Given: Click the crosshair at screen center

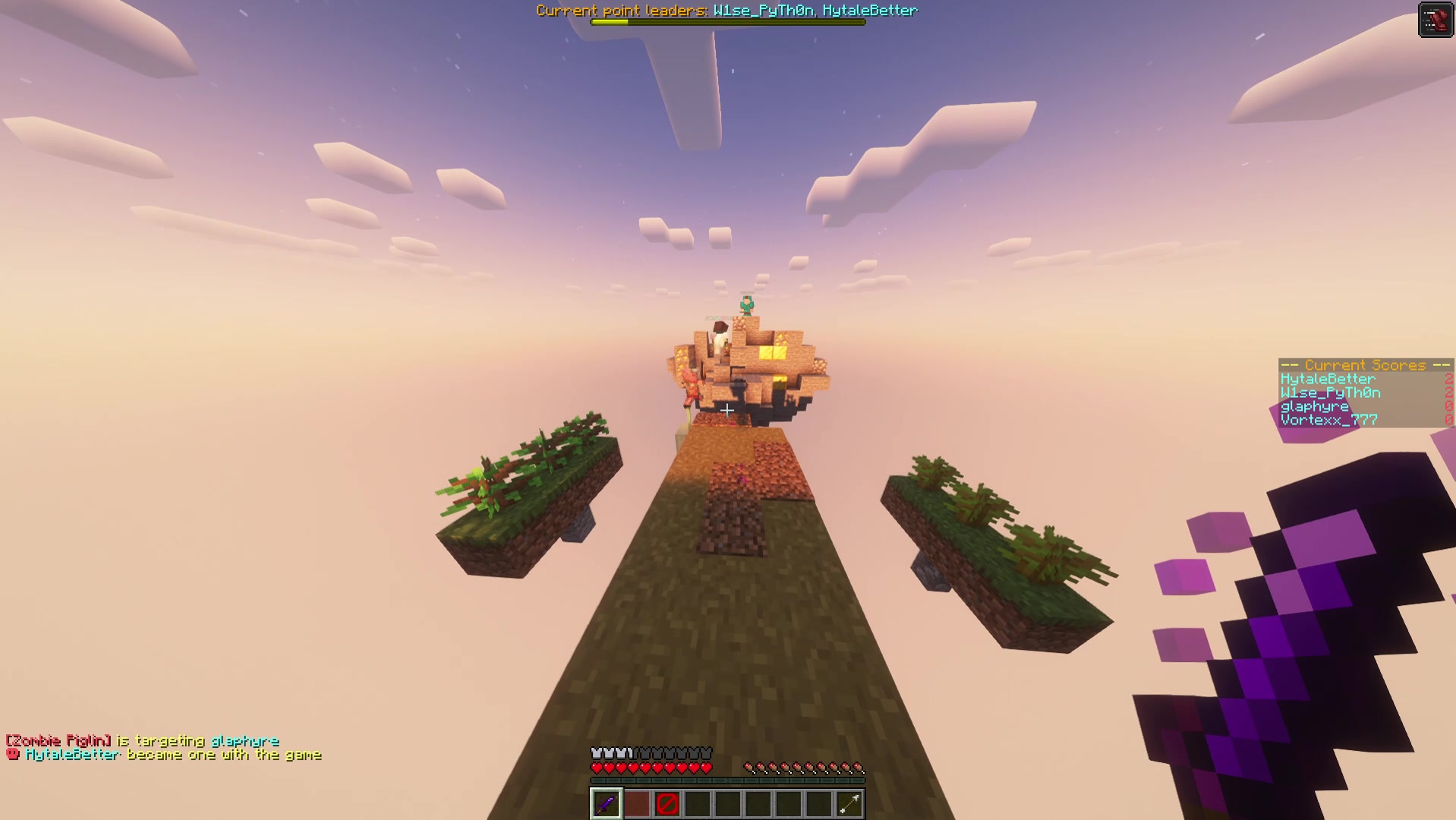Looking at the screenshot, I should [x=726, y=410].
